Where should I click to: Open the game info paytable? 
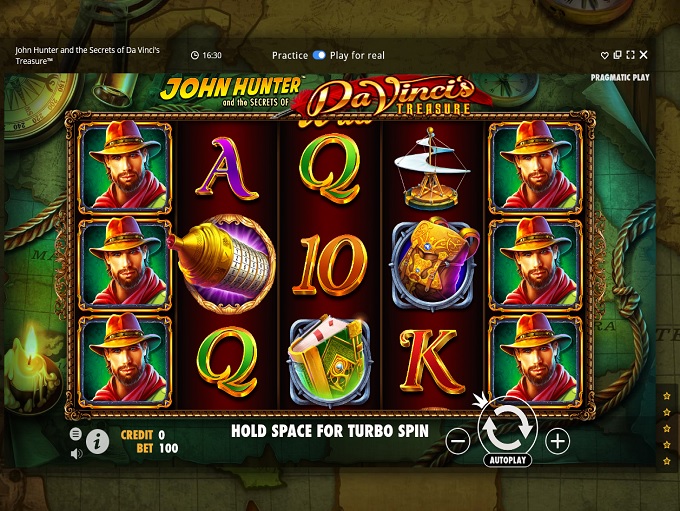[97, 441]
